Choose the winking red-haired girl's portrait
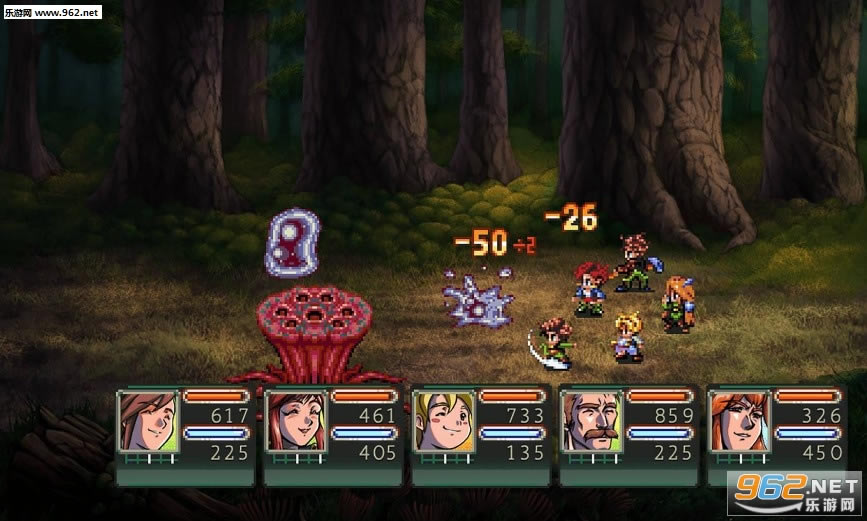Image resolution: width=867 pixels, height=521 pixels. [x=295, y=421]
